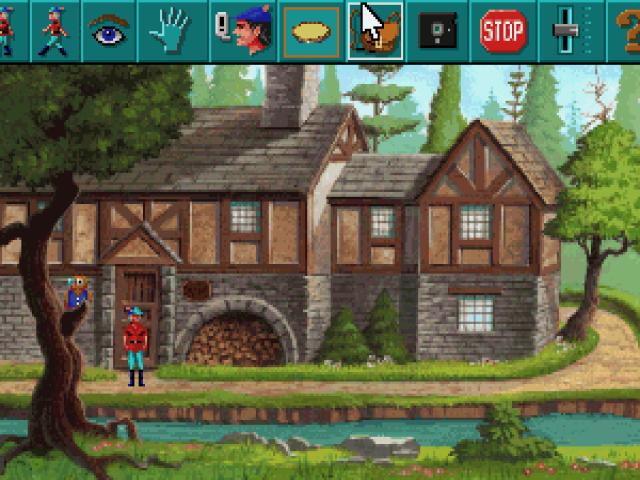This screenshot has width=640, height=480.
Task: Select the talking head icon
Action: click(x=241, y=31)
